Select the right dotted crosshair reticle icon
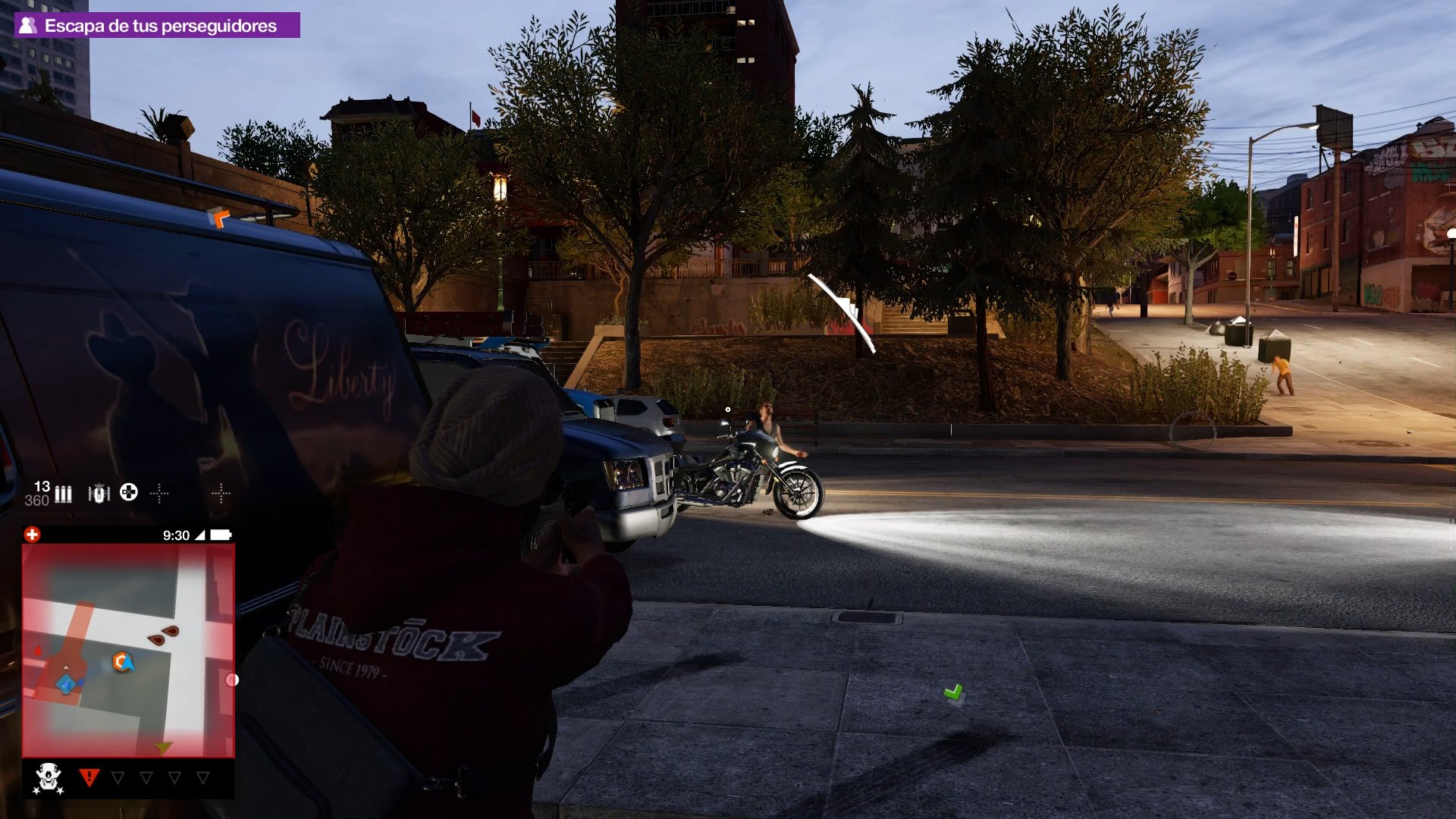Screen dimensions: 1456x819 221,493
